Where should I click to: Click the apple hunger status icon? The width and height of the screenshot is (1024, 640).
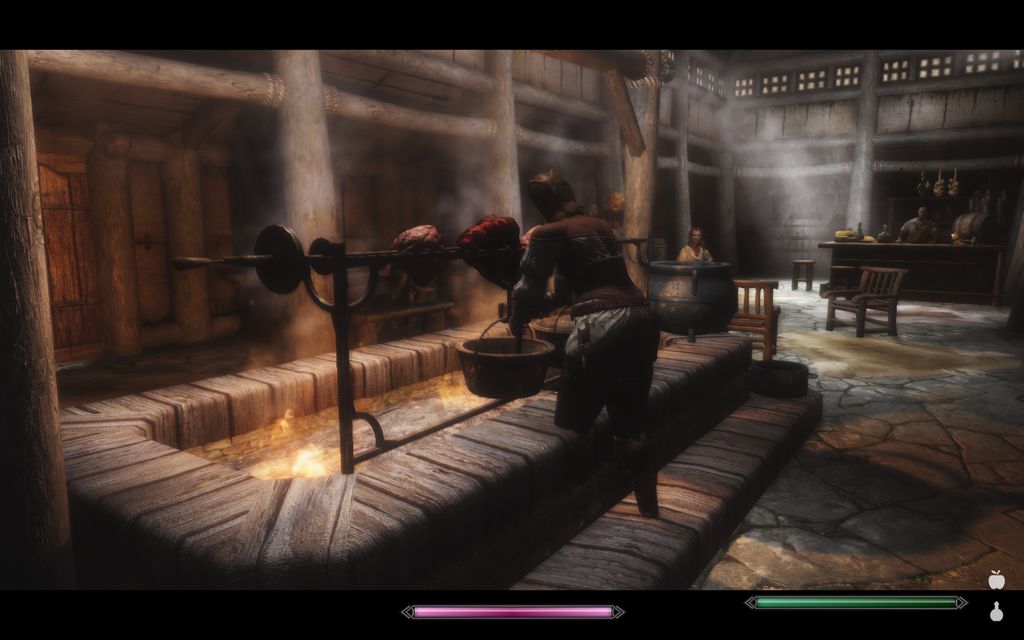click(995, 580)
